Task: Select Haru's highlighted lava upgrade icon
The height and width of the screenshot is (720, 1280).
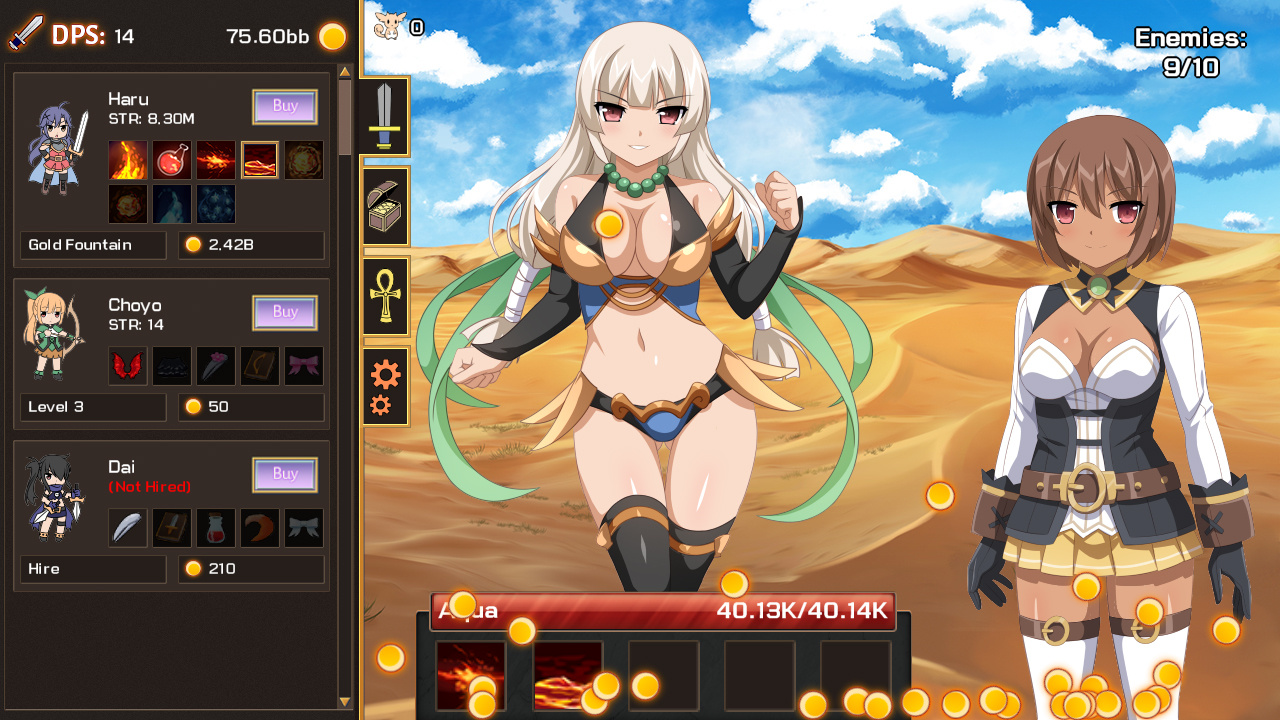Action: pos(260,160)
